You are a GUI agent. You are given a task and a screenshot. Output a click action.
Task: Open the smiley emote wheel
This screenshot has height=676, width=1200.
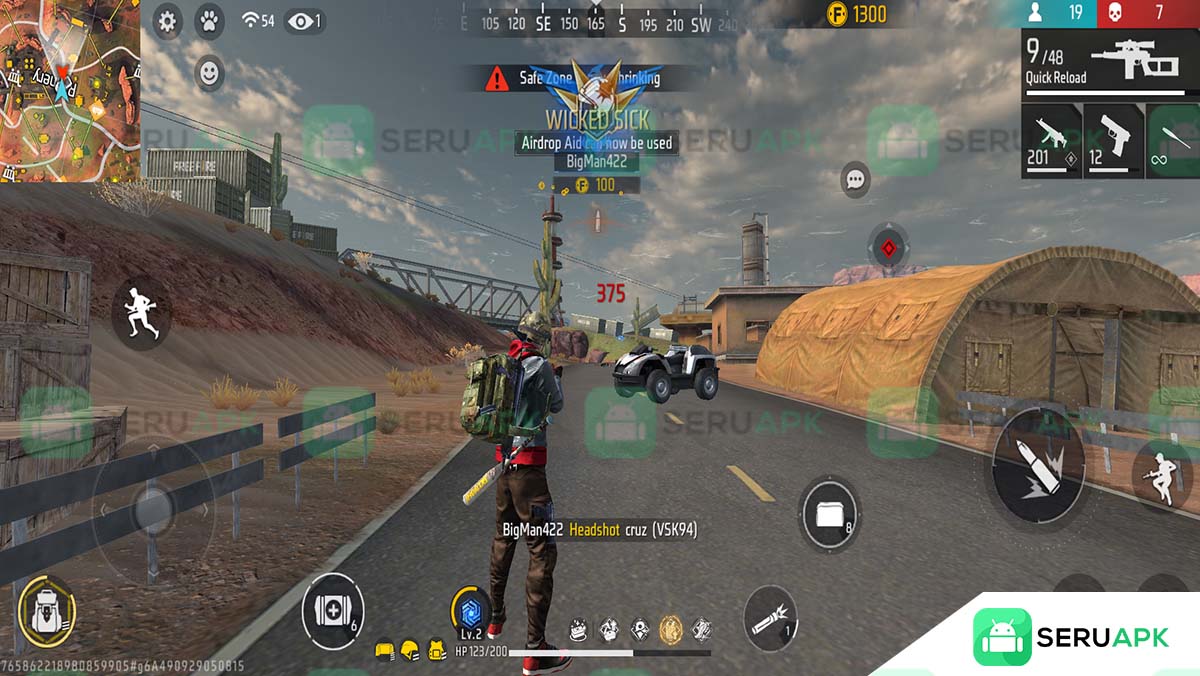pos(209,73)
